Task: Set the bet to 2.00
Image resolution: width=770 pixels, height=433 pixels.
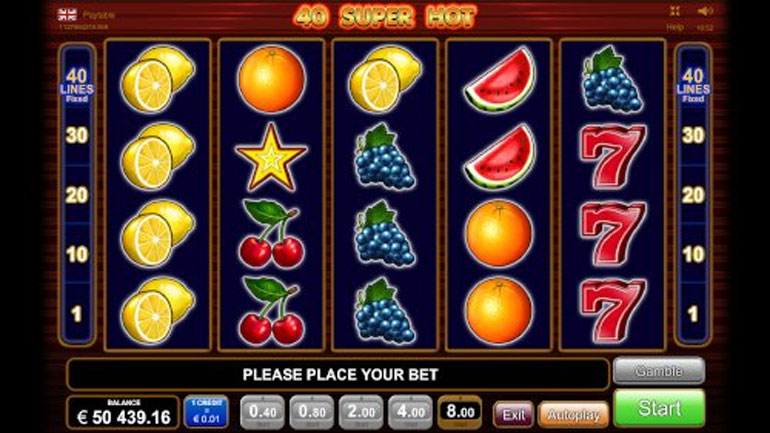Action: (361, 411)
